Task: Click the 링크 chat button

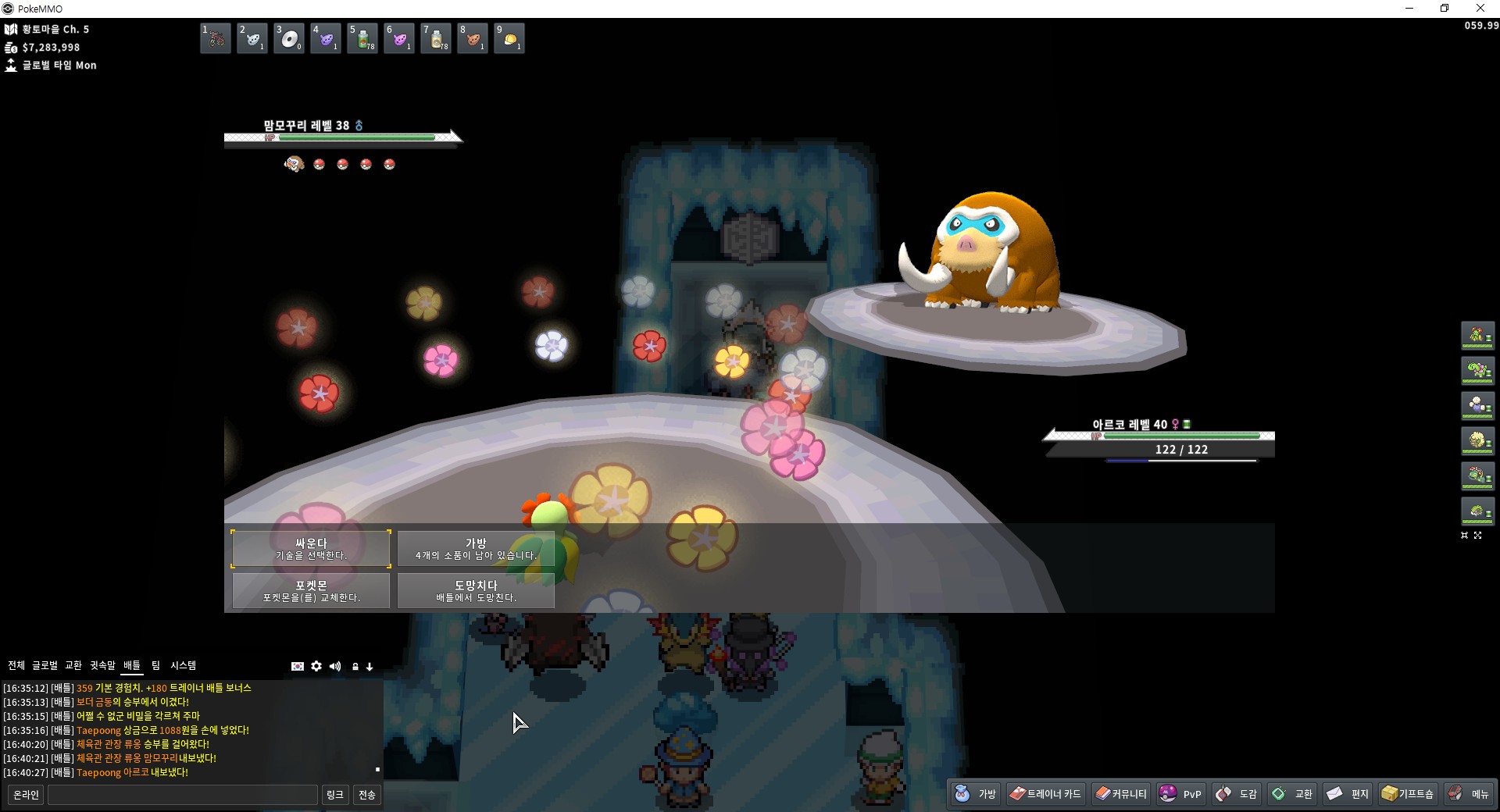Action: (334, 795)
